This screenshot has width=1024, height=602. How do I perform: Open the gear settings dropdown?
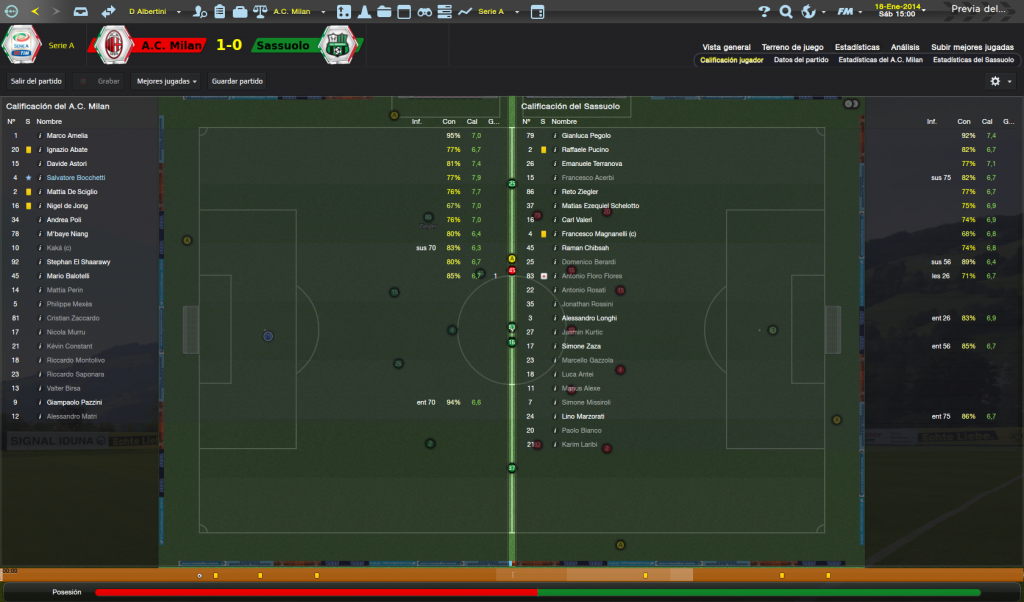tap(999, 81)
